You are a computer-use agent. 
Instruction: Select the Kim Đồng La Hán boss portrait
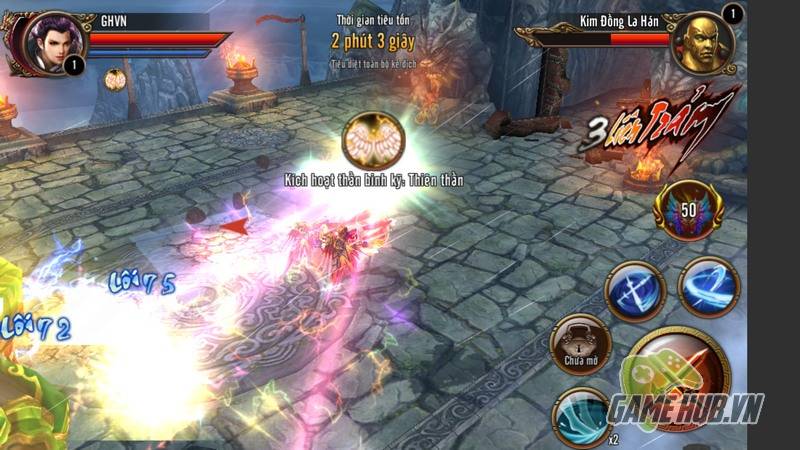tap(702, 42)
